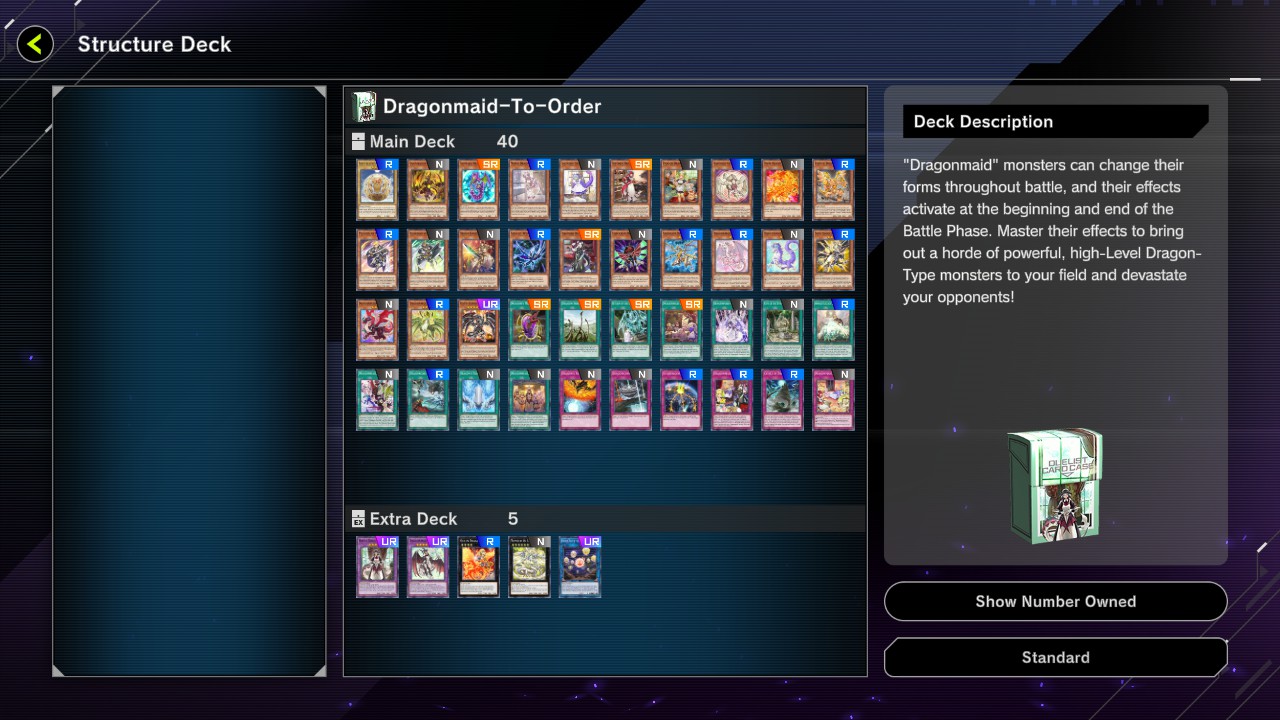The image size is (1280, 720).
Task: Select the first card of the Main Deck
Action: 376,190
